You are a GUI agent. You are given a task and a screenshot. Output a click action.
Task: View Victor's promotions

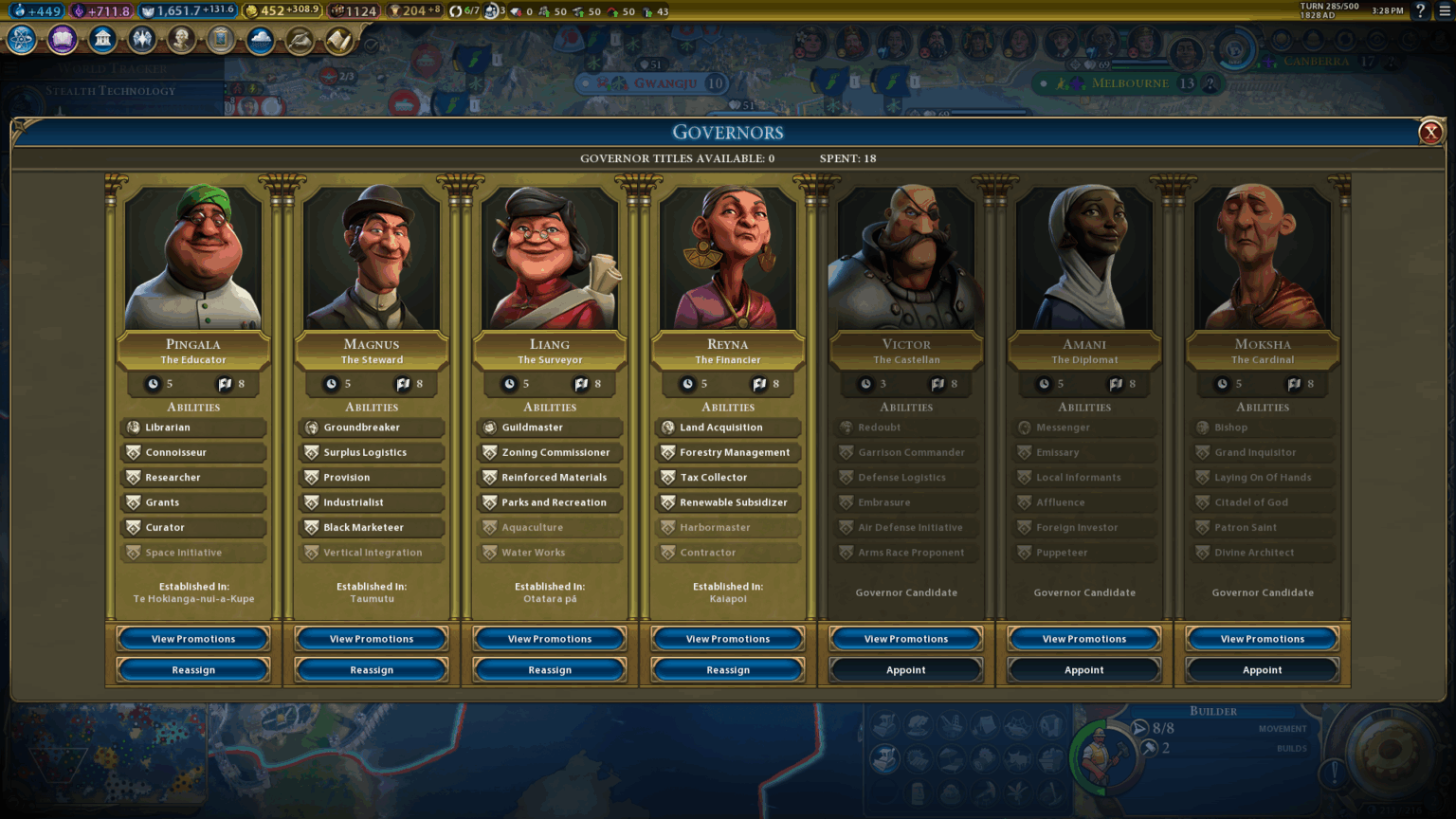pos(906,639)
